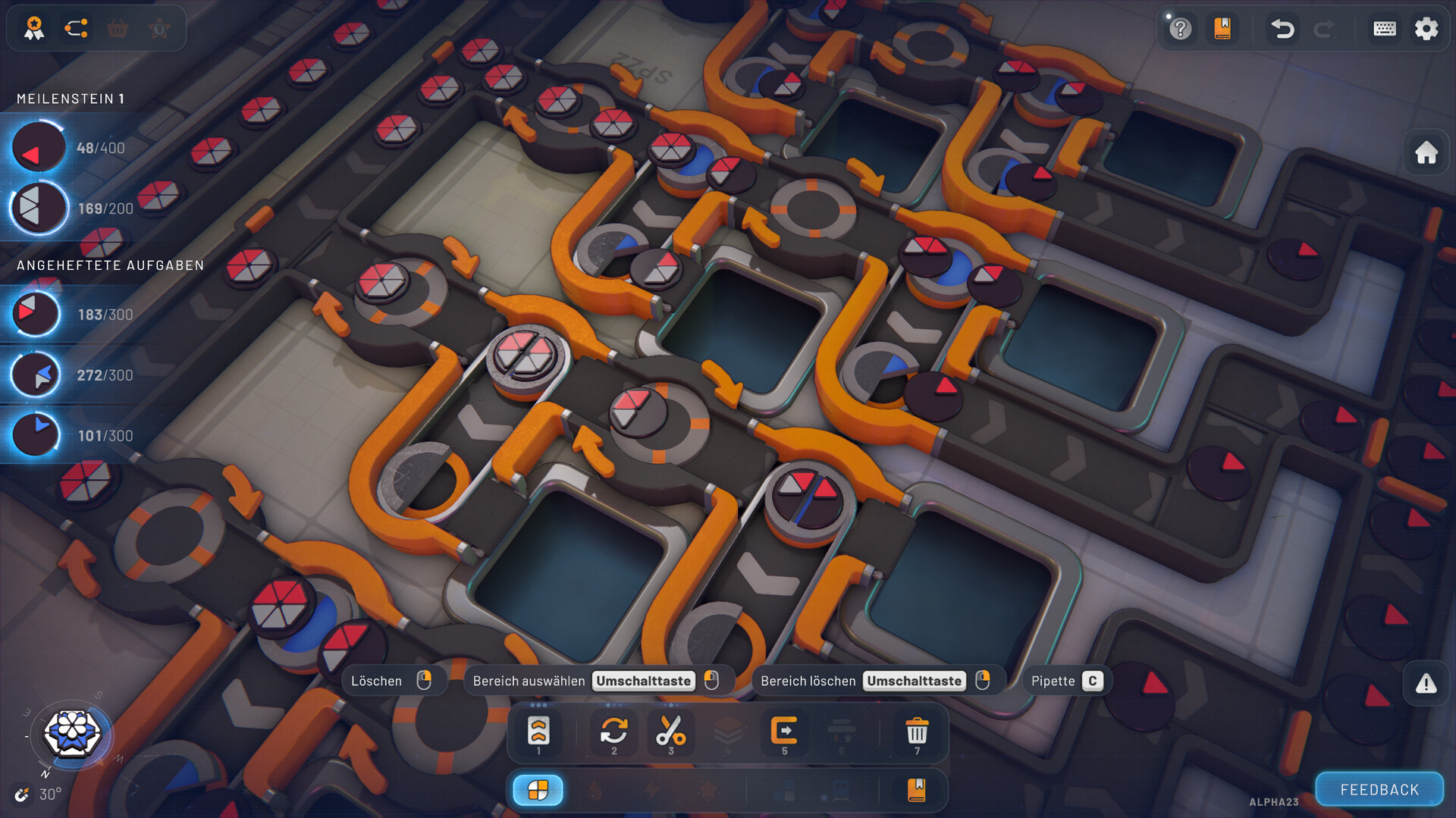Select the conveyor belt building slot
The image size is (1456, 818).
click(538, 733)
